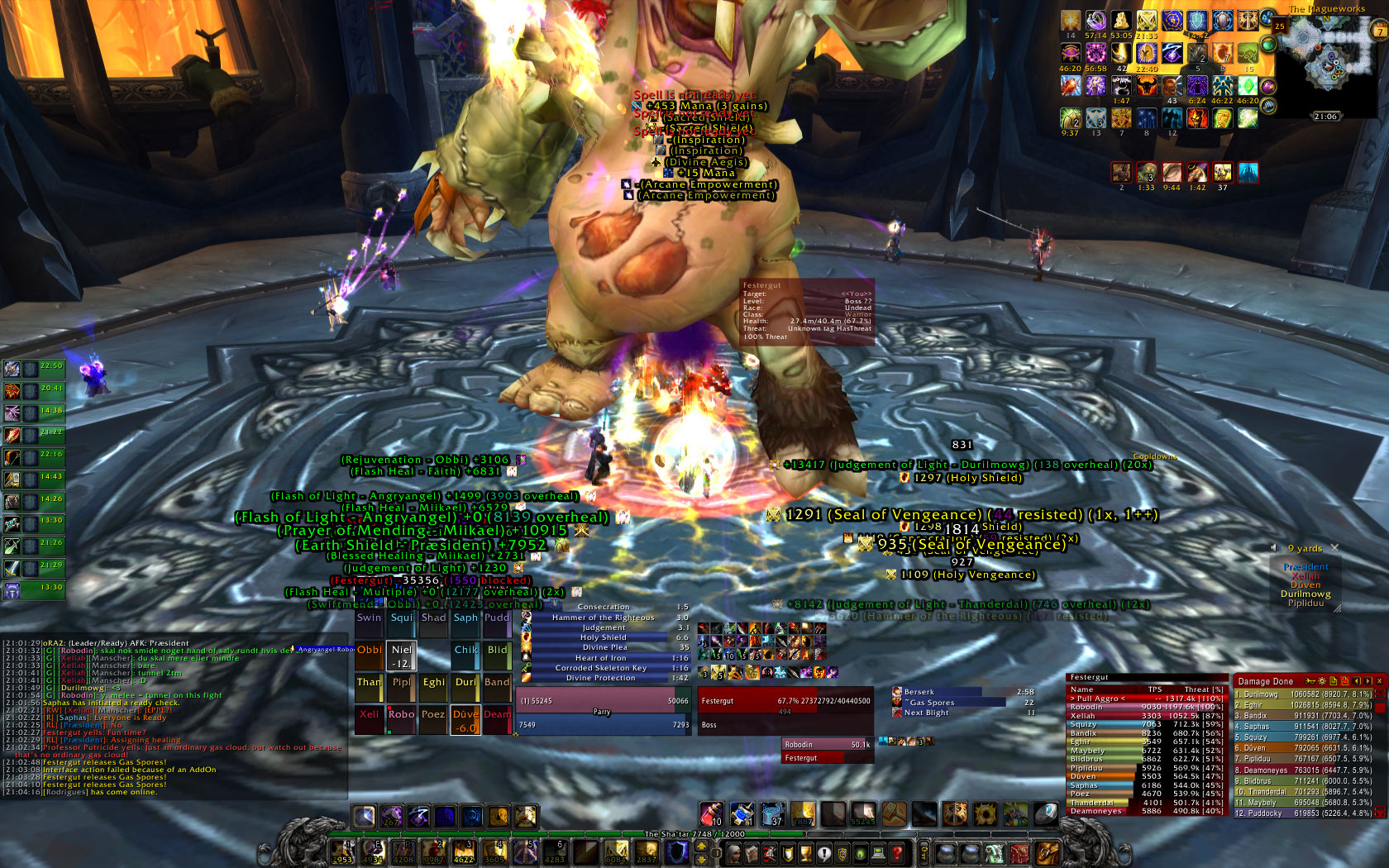Open the red question mark help button
The width and height of the screenshot is (1389, 868).
(896, 853)
